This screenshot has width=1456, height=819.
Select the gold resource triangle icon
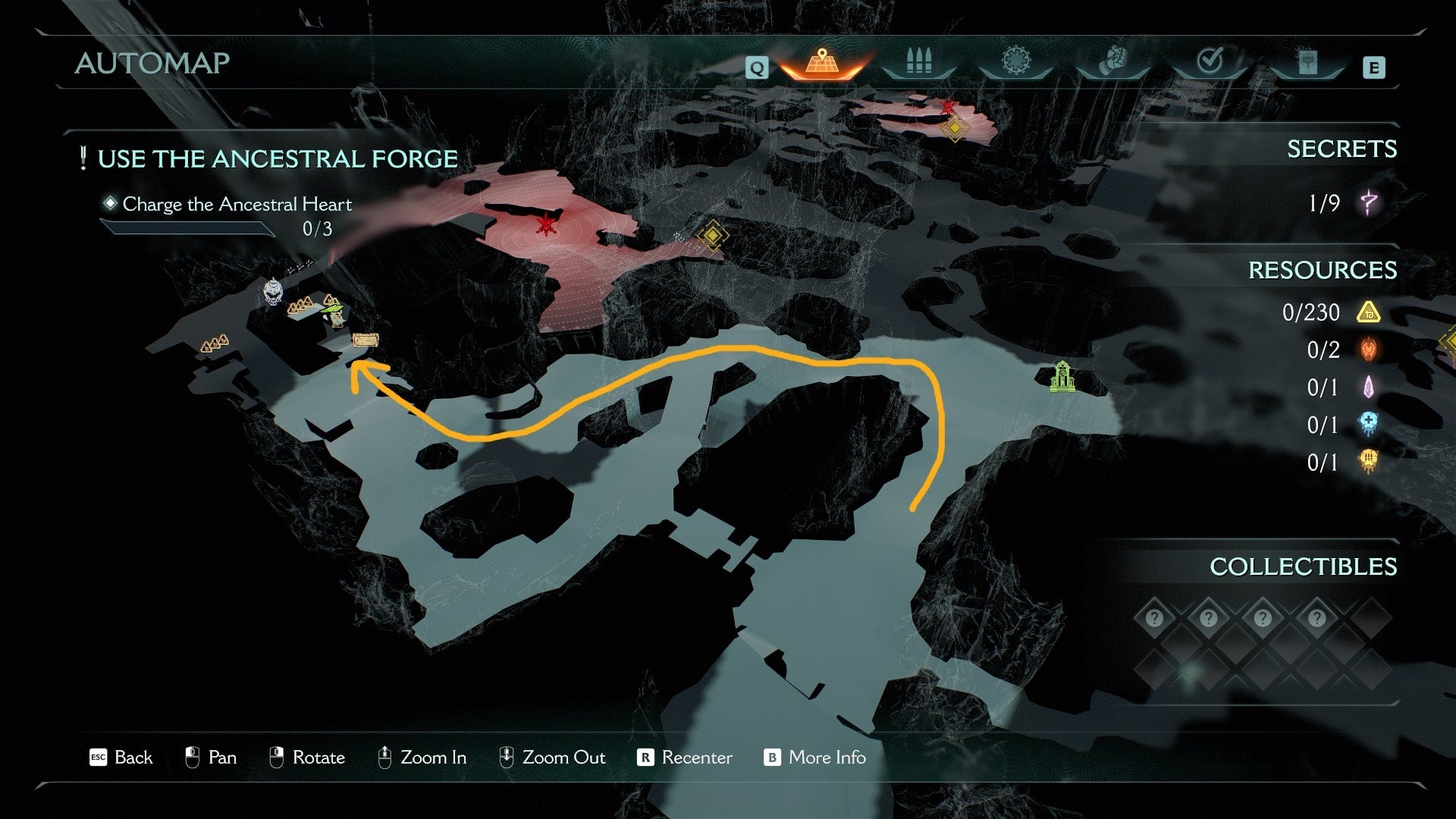click(1369, 312)
